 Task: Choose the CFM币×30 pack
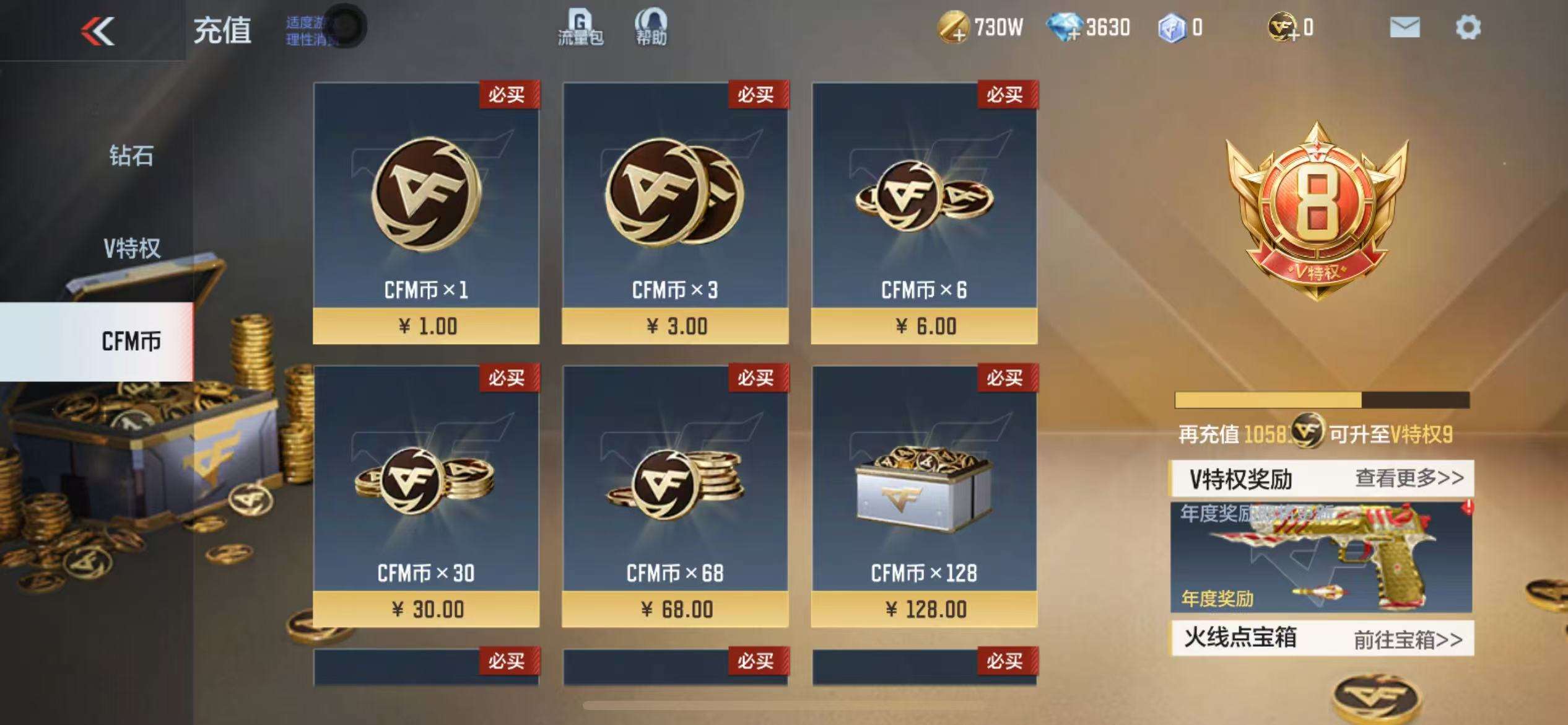[x=426, y=496]
